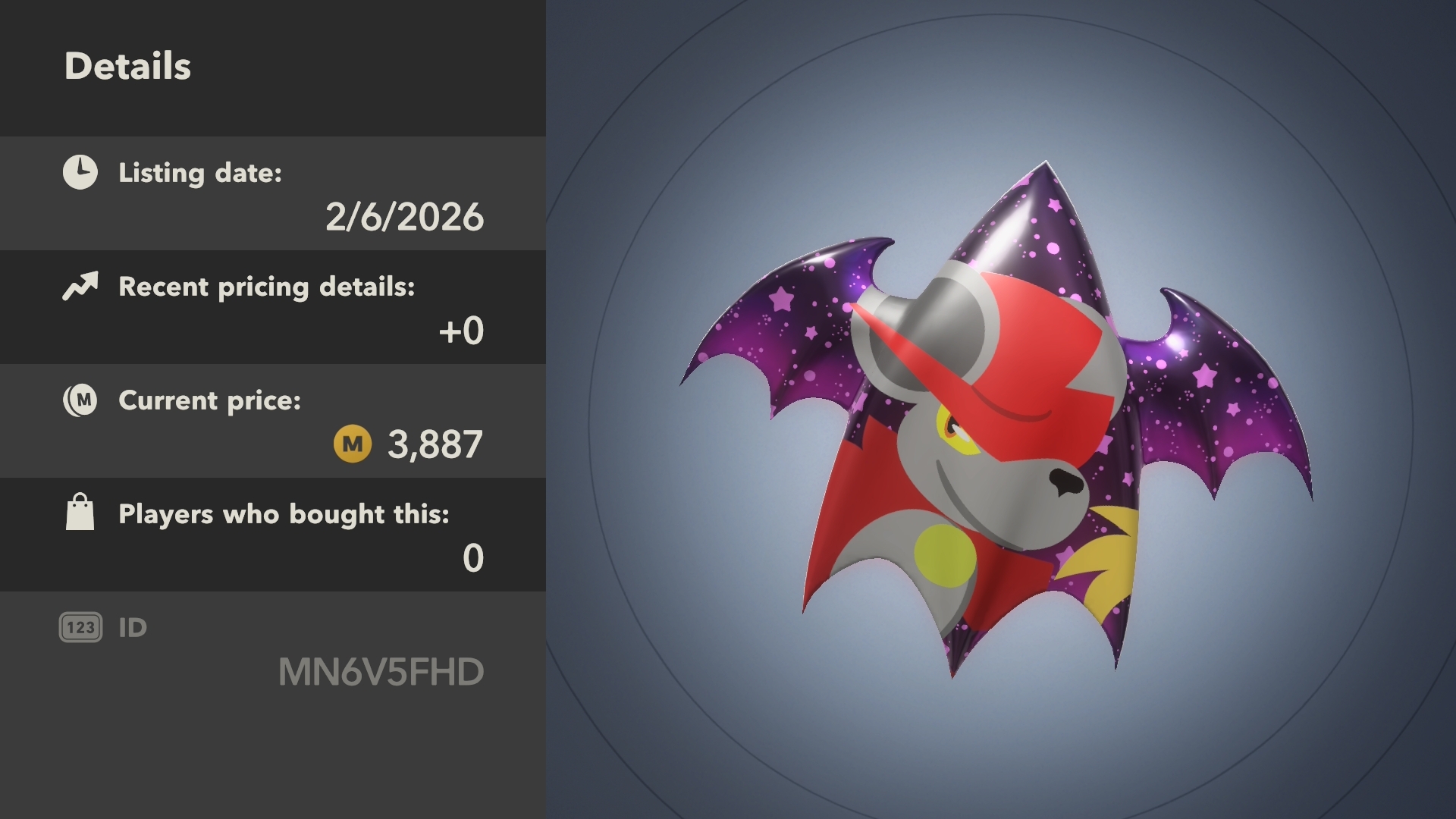Select the Players who bought this row
The height and width of the screenshot is (819, 1456).
click(273, 535)
